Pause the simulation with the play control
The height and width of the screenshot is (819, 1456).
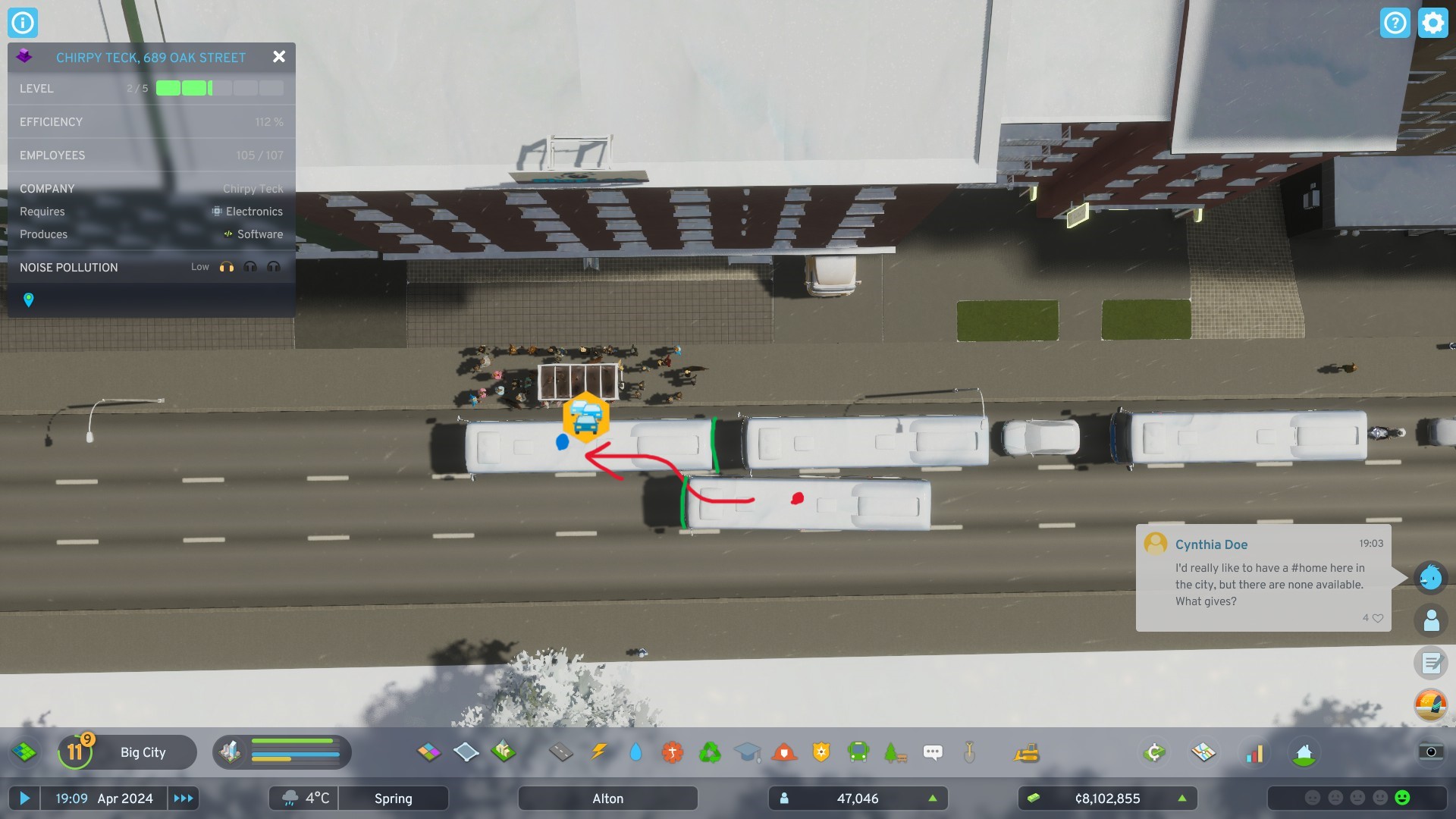pos(25,798)
